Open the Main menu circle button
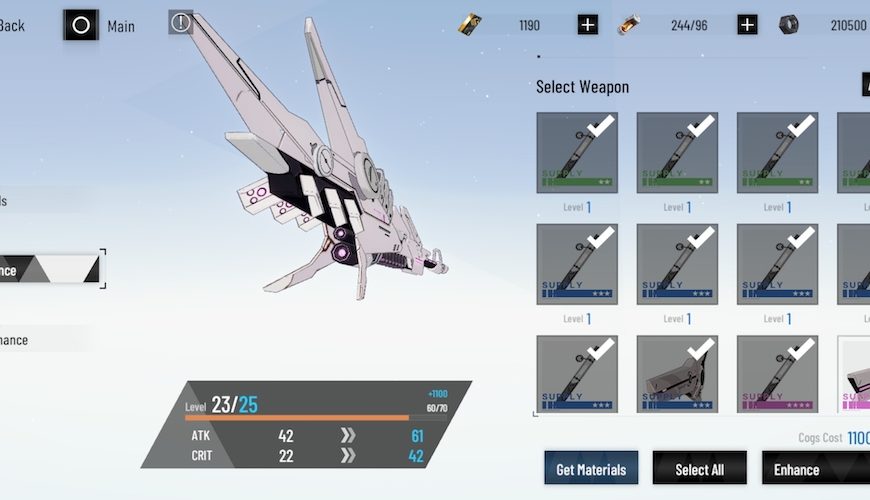The width and height of the screenshot is (870, 500). pyautogui.click(x=81, y=25)
